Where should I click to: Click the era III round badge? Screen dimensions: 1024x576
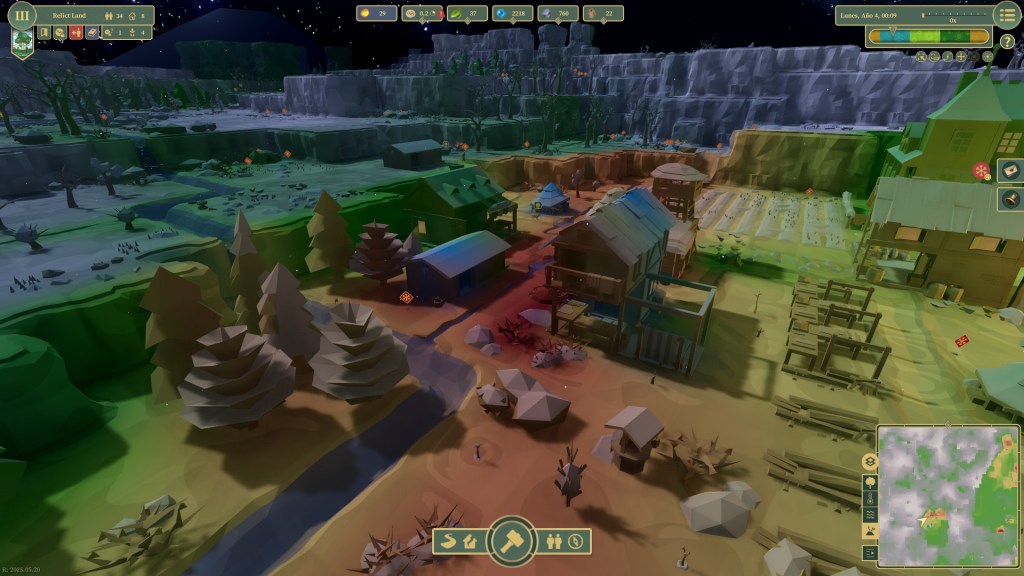[22, 15]
